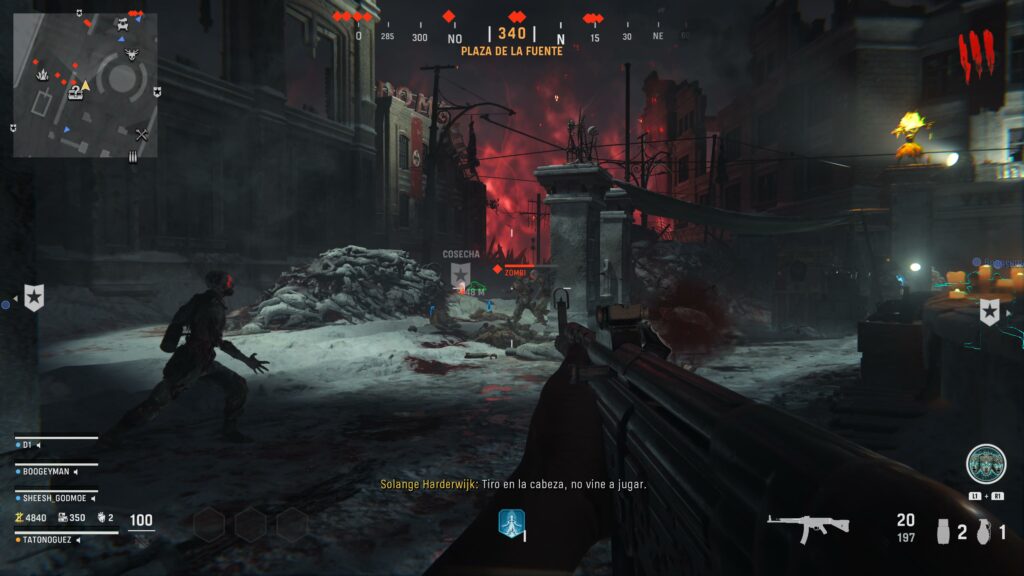This screenshot has height=576, width=1024.
Task: Click the compass heading bar
Action: point(512,36)
